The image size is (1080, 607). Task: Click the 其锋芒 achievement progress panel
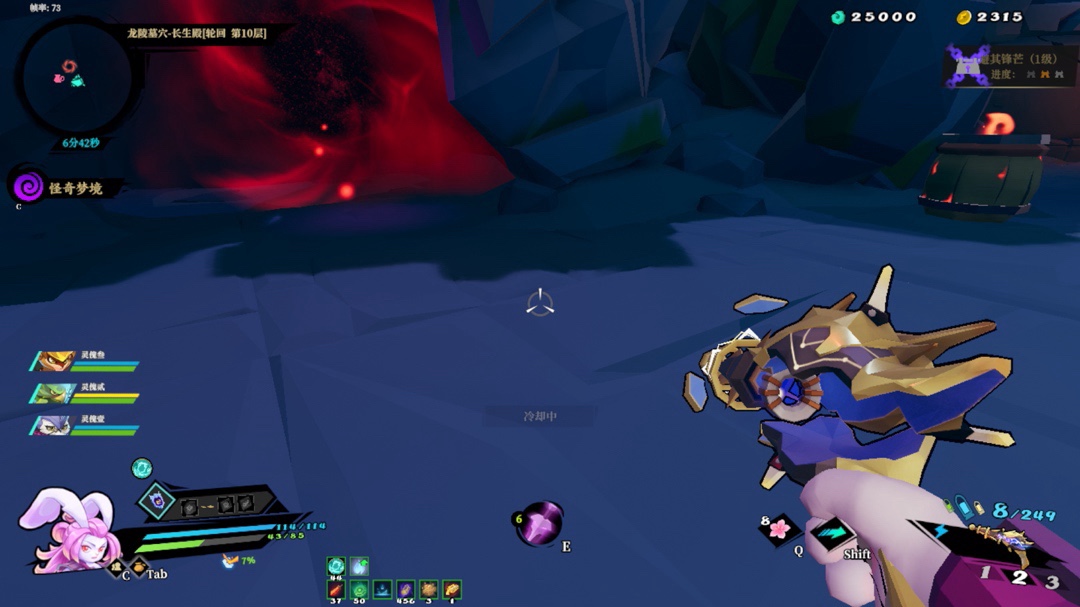pos(1010,67)
